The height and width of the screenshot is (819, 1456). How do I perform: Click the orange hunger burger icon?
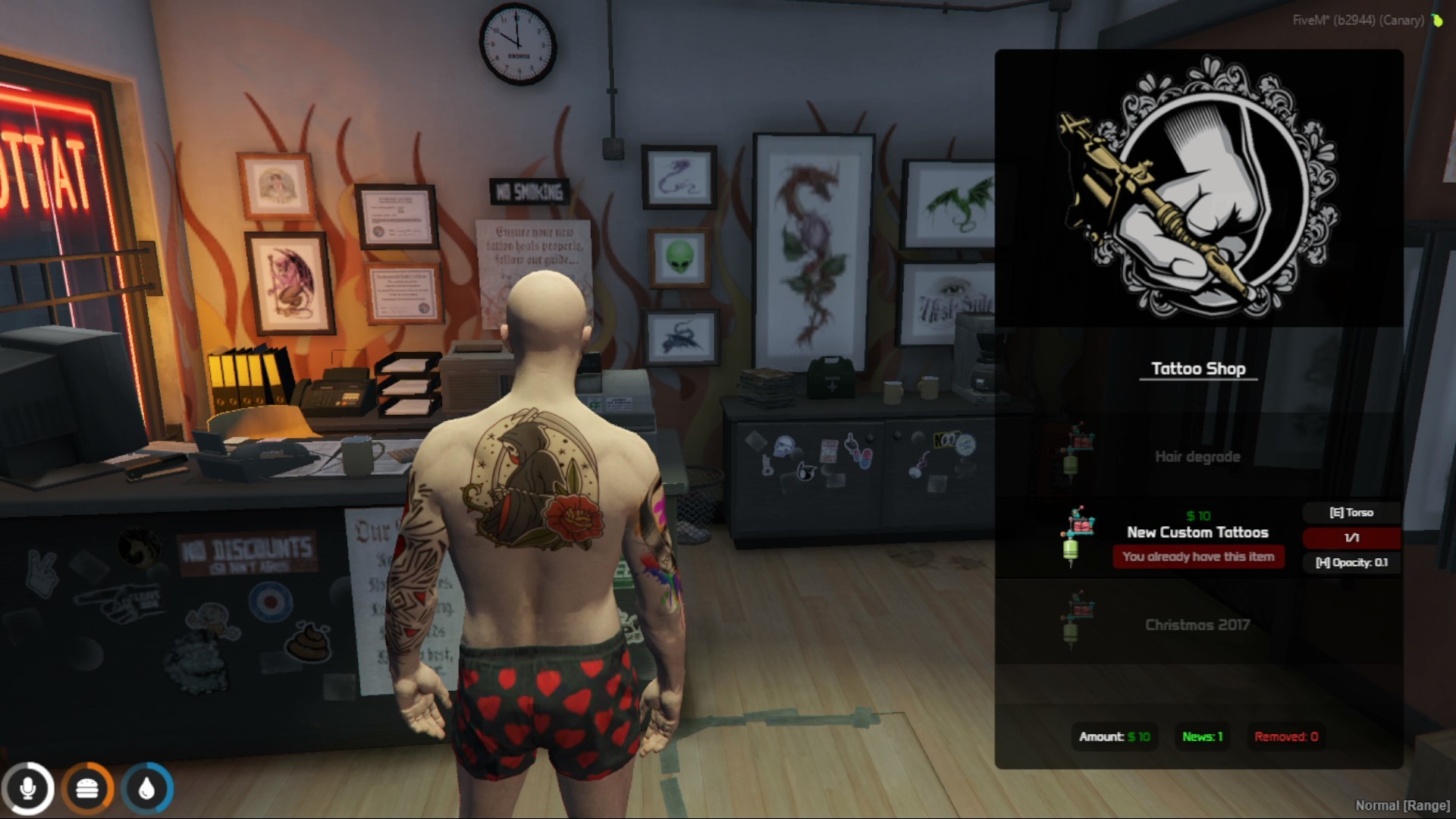[86, 787]
